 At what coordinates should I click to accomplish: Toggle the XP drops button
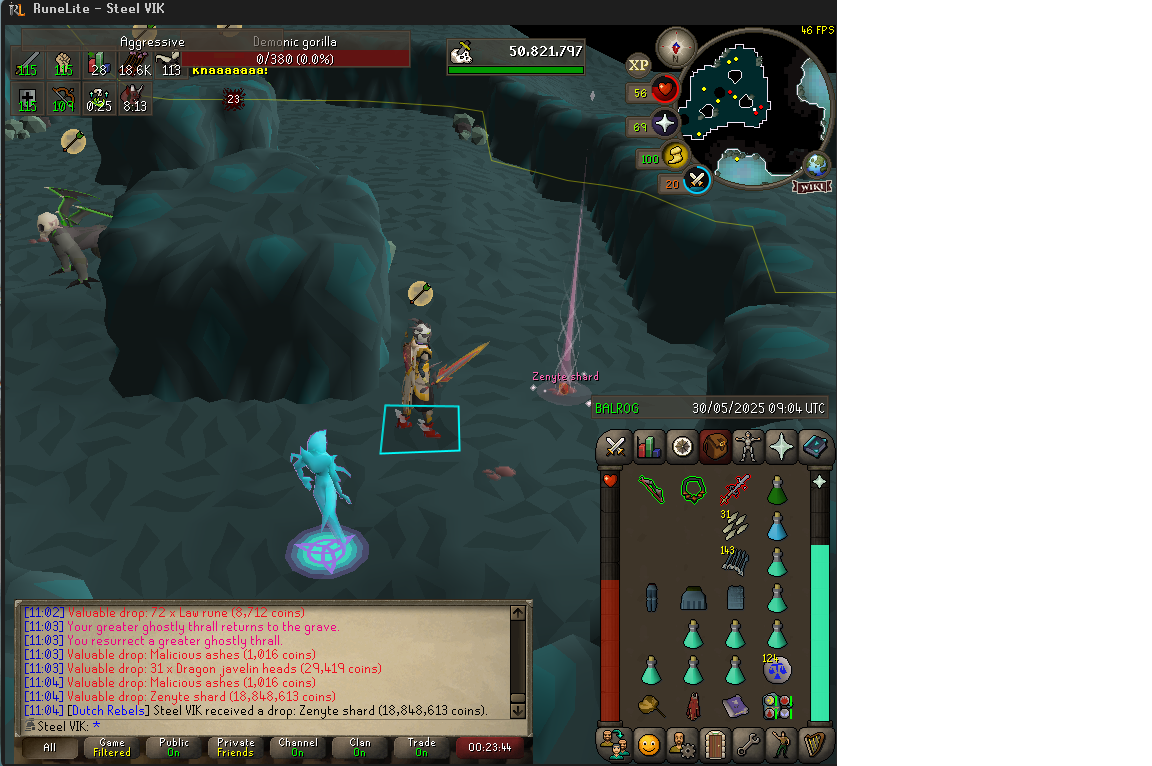coord(639,66)
